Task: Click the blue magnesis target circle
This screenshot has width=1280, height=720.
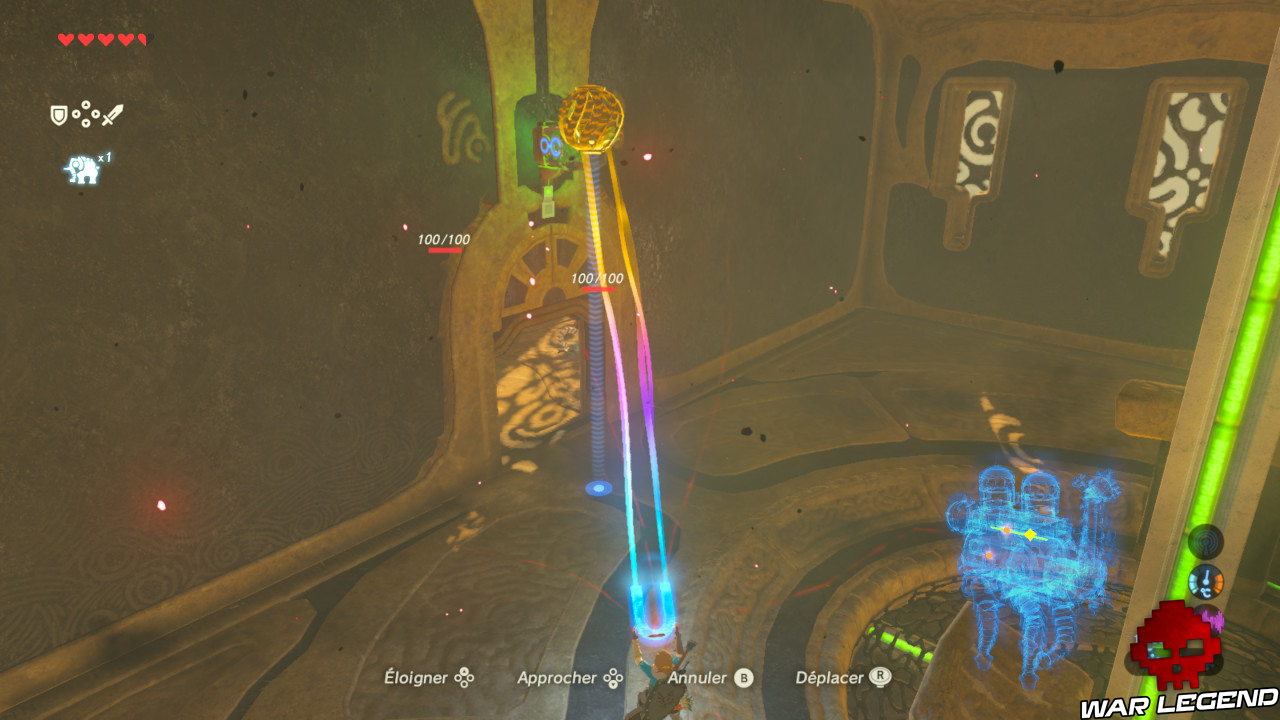Action: (x=600, y=488)
